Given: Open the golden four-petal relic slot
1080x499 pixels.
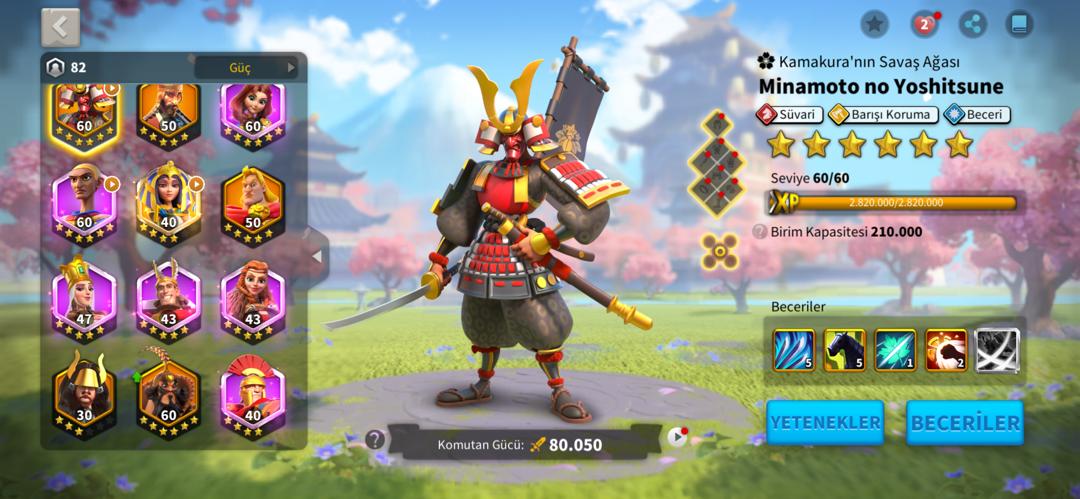Looking at the screenshot, I should click(x=720, y=252).
